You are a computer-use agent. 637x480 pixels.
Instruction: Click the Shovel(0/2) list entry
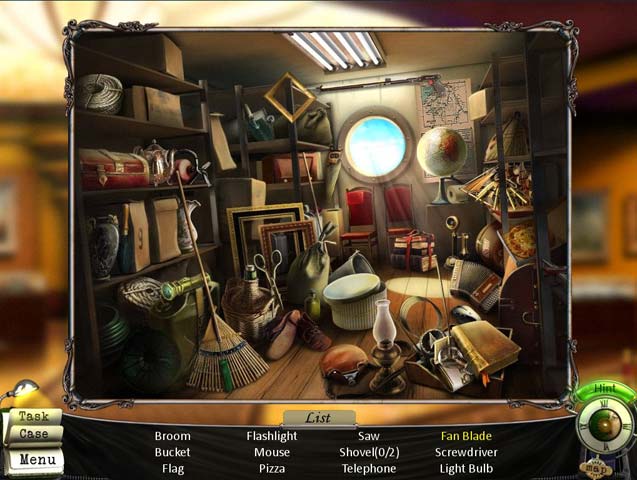(369, 452)
